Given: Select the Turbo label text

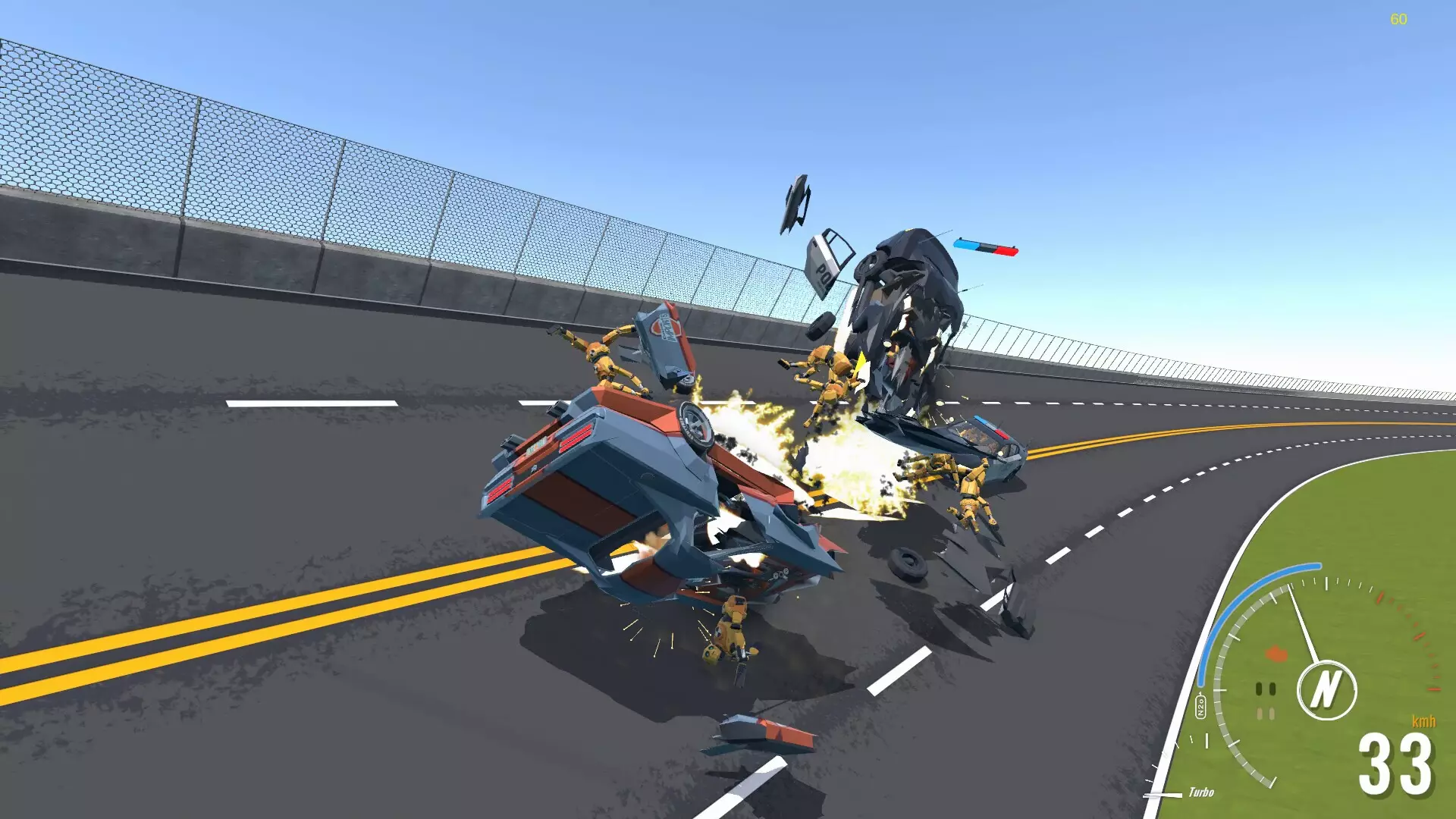Looking at the screenshot, I should tap(1201, 792).
